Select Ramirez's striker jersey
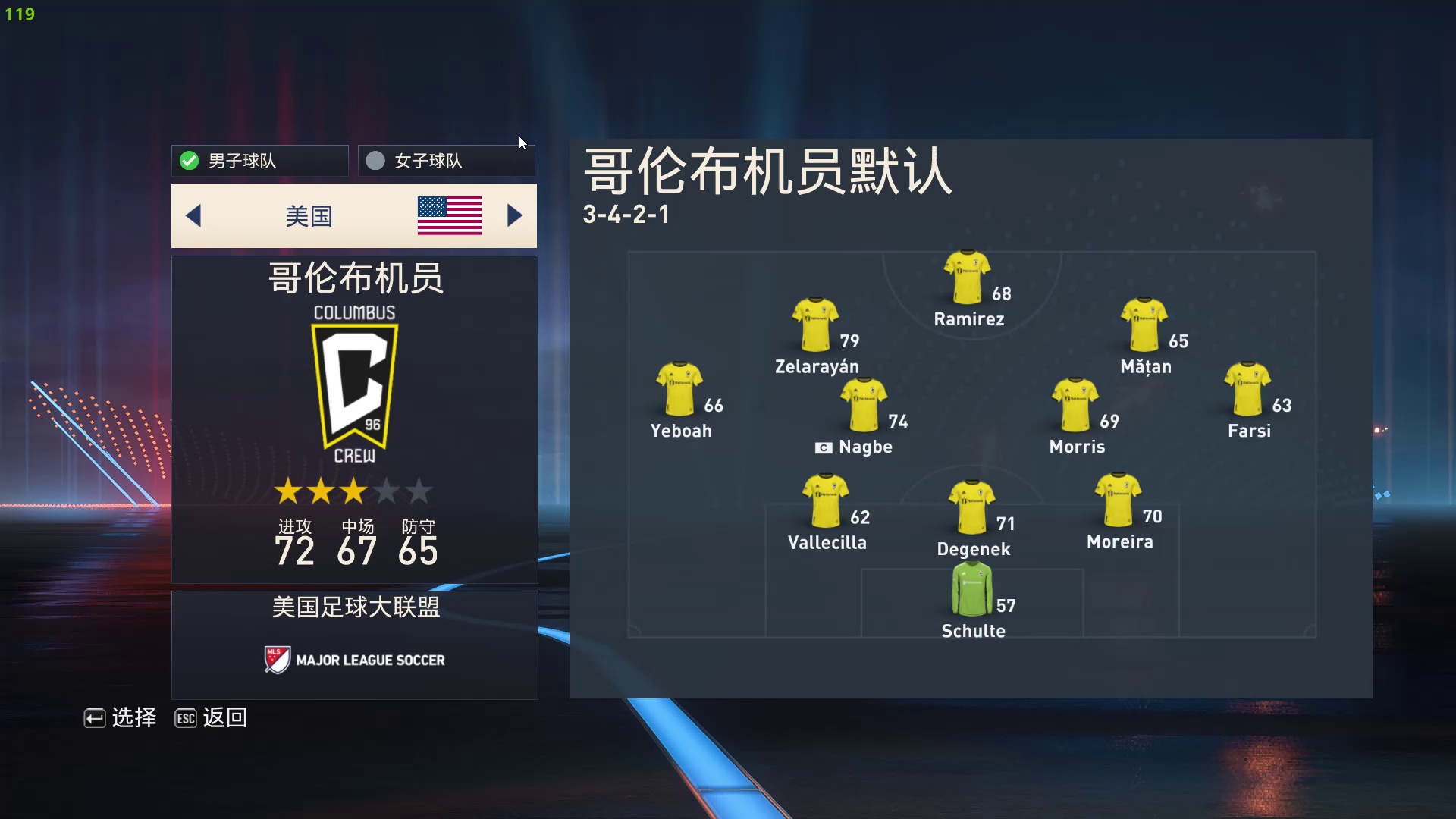 966,273
